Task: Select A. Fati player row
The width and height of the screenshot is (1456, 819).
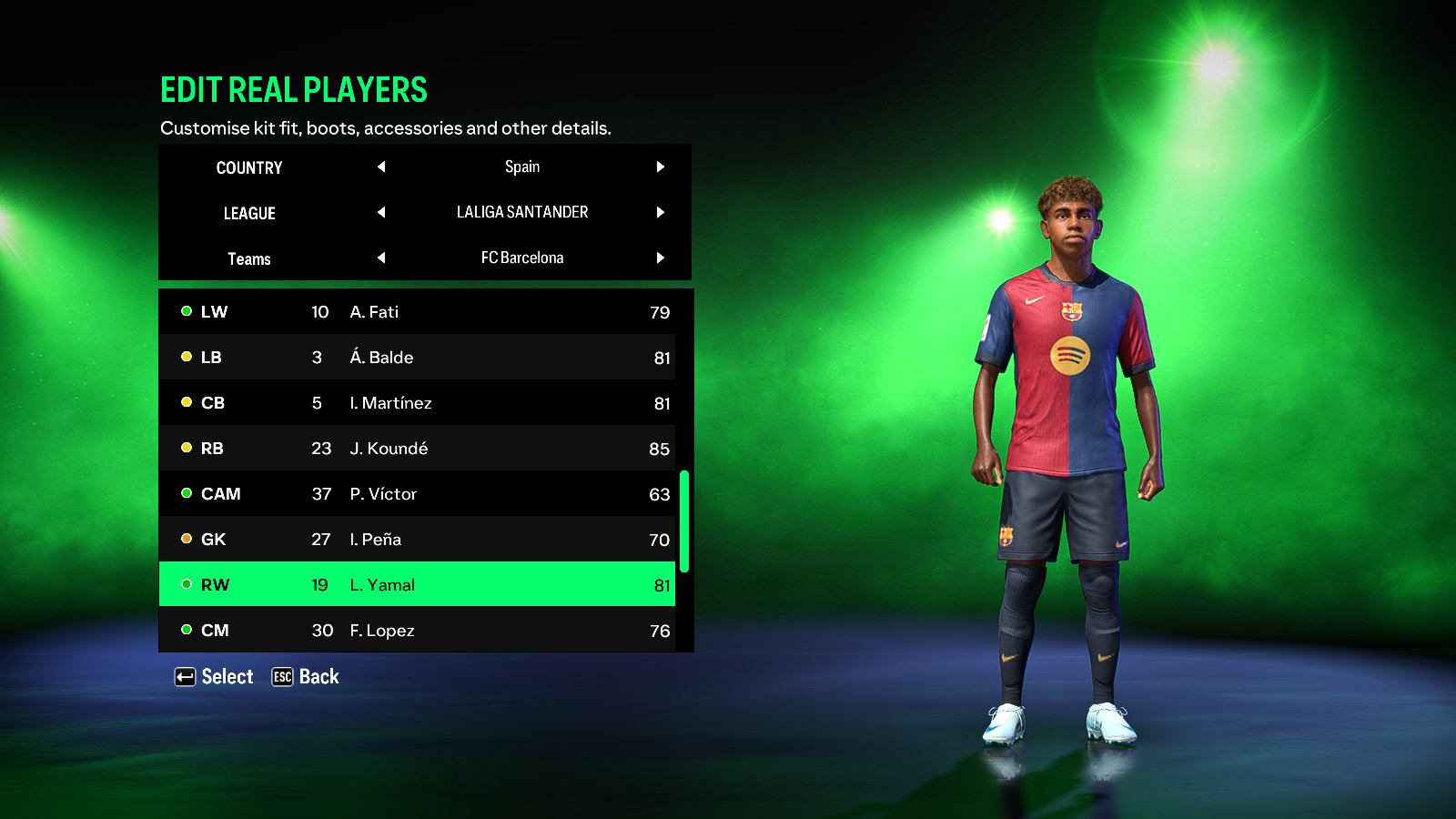Action: tap(417, 311)
